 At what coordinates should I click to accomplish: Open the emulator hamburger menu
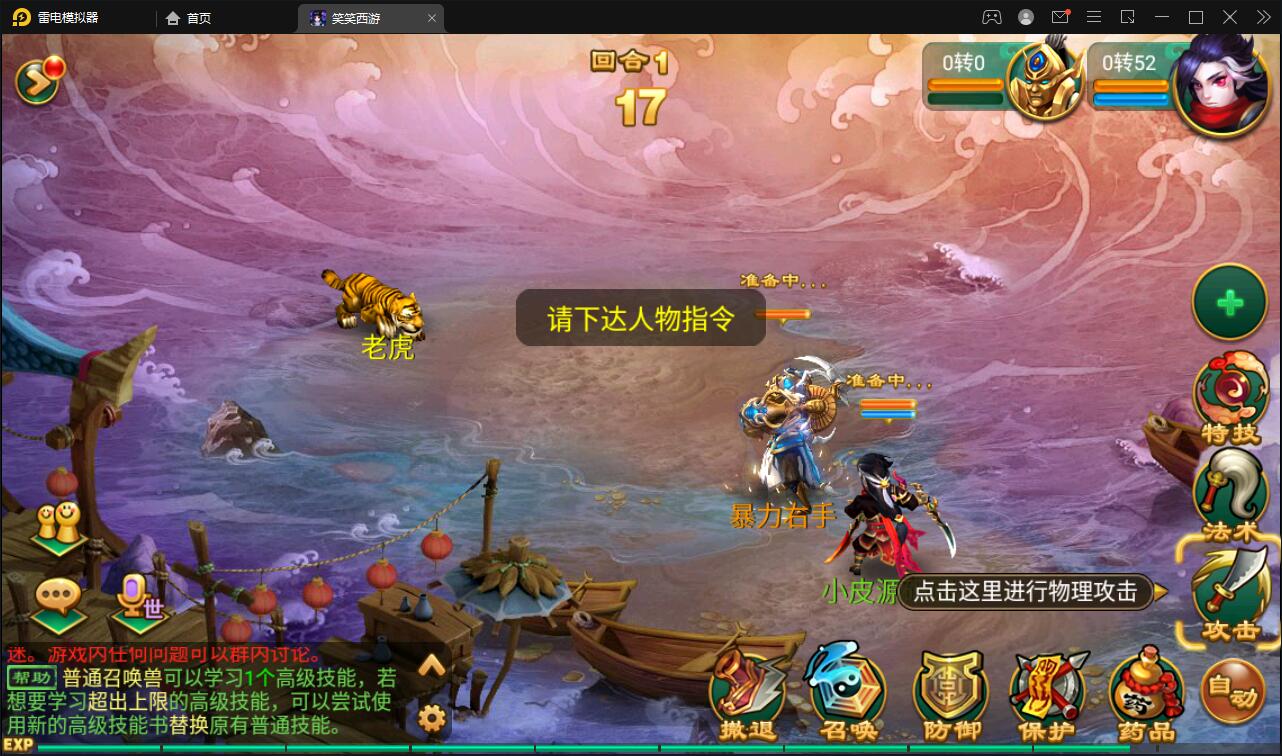coord(1094,17)
